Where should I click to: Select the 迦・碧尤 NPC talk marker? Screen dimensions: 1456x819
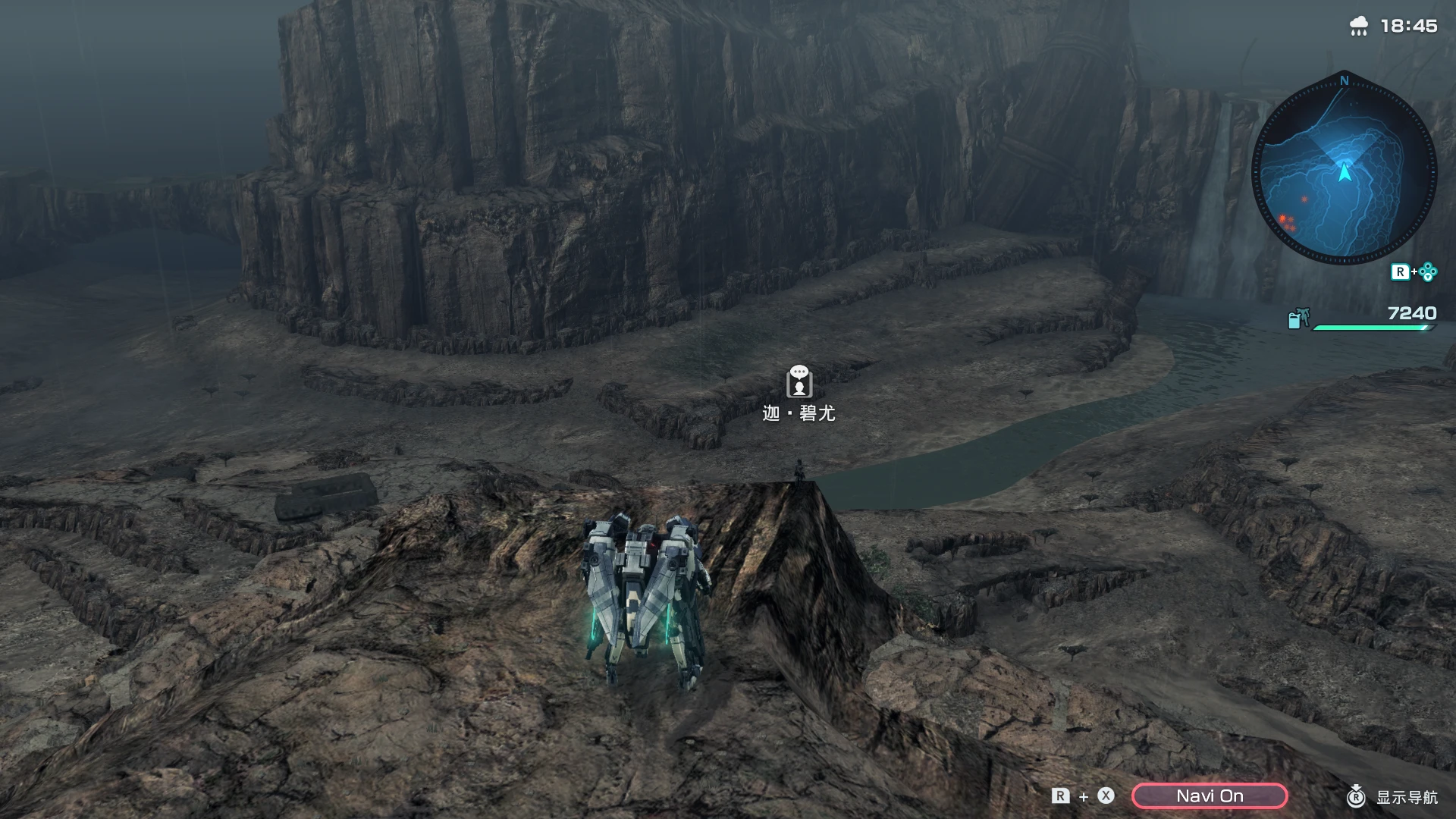[799, 381]
